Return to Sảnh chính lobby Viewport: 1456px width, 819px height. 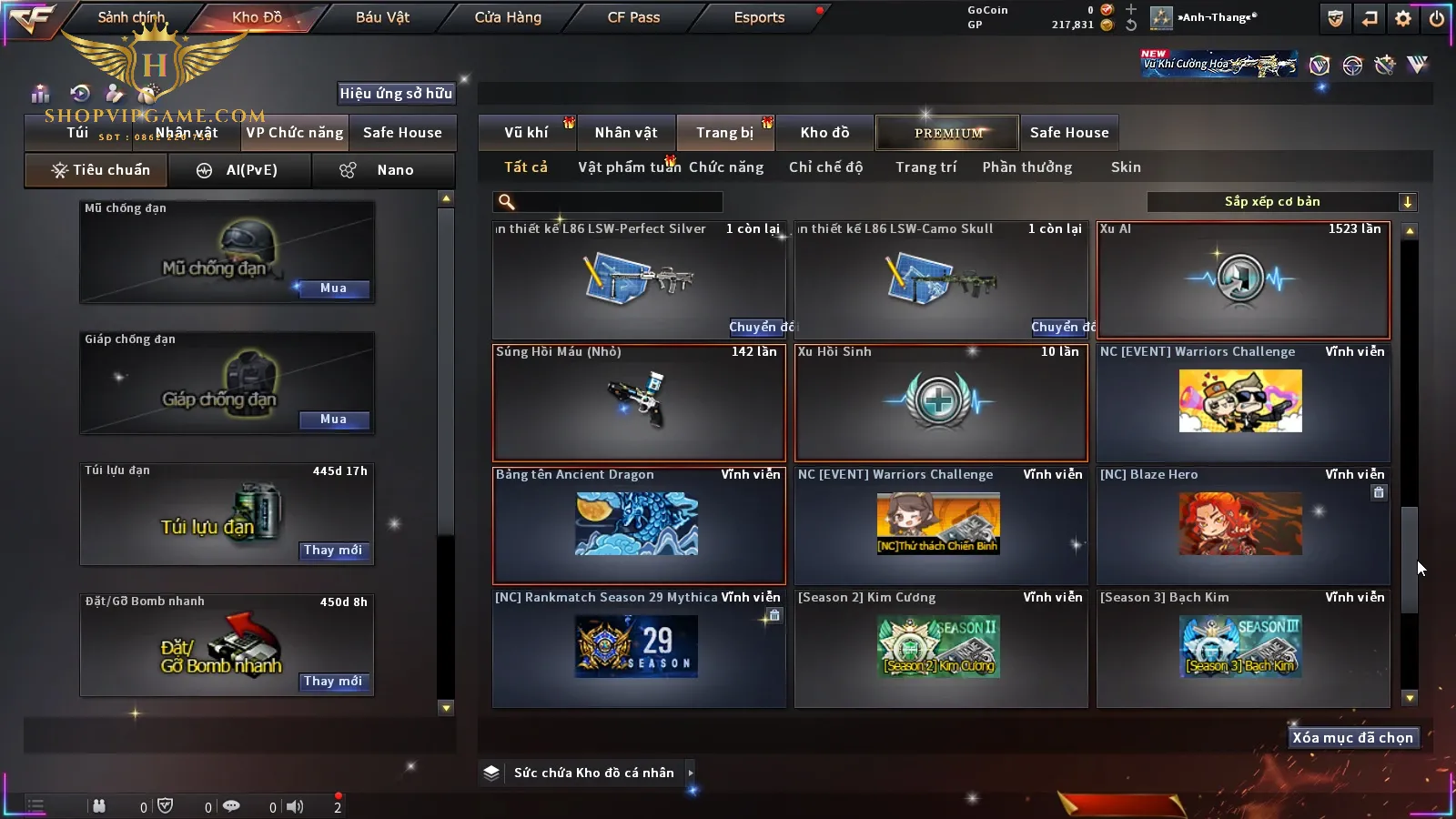[131, 17]
